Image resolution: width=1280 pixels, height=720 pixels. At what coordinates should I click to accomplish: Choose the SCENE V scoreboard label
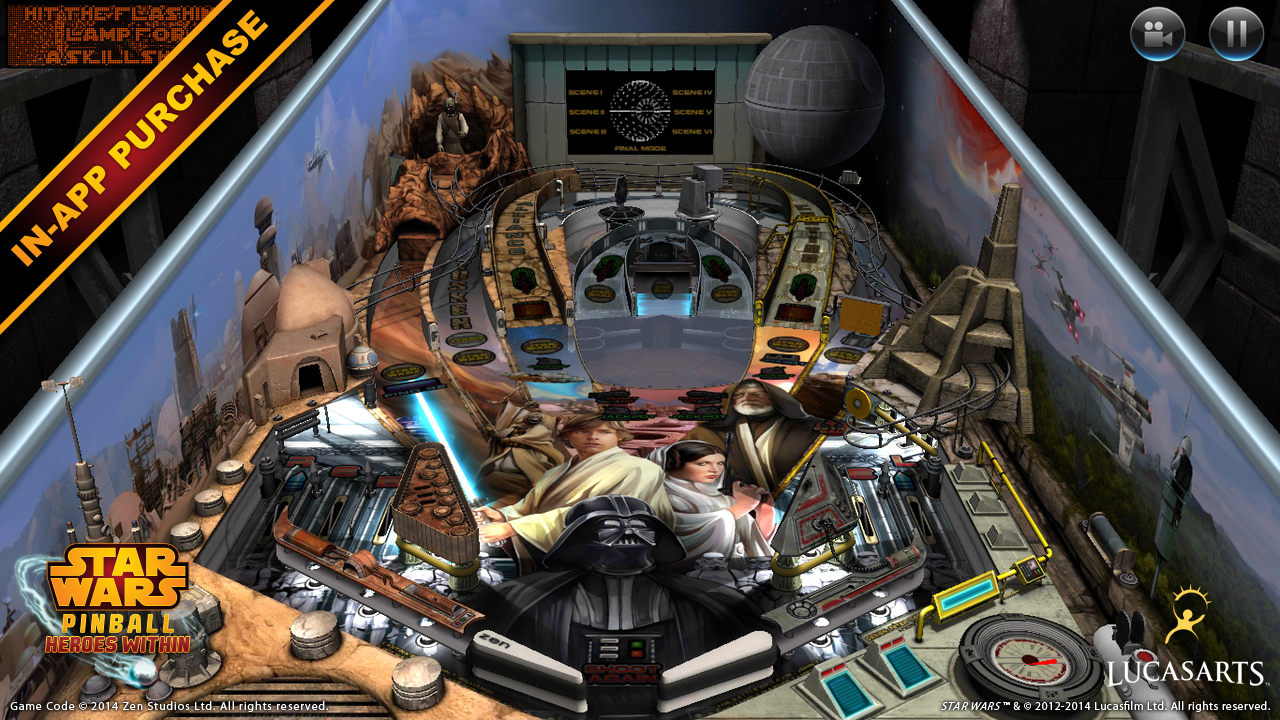693,111
